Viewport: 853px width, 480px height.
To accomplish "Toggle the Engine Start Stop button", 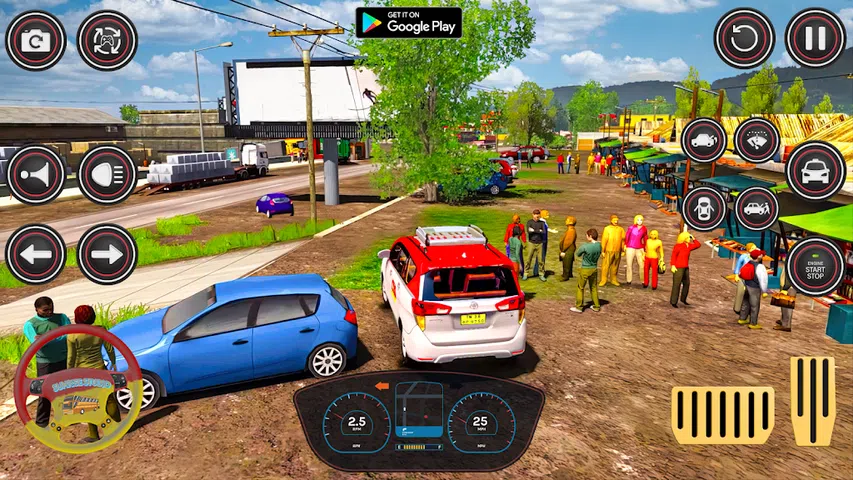I will pyautogui.click(x=815, y=266).
